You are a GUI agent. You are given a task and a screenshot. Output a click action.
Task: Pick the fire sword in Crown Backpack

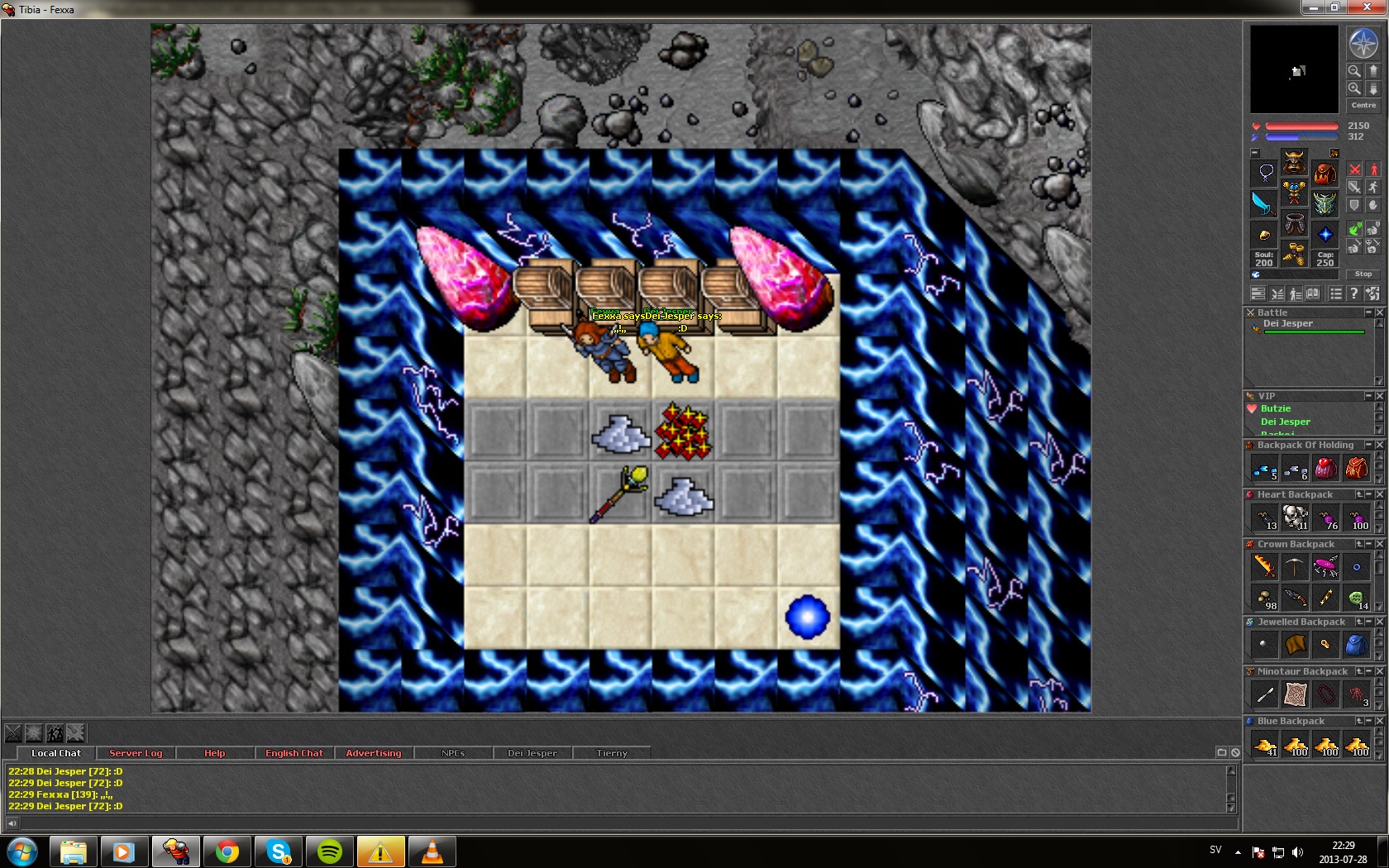pyautogui.click(x=1264, y=566)
